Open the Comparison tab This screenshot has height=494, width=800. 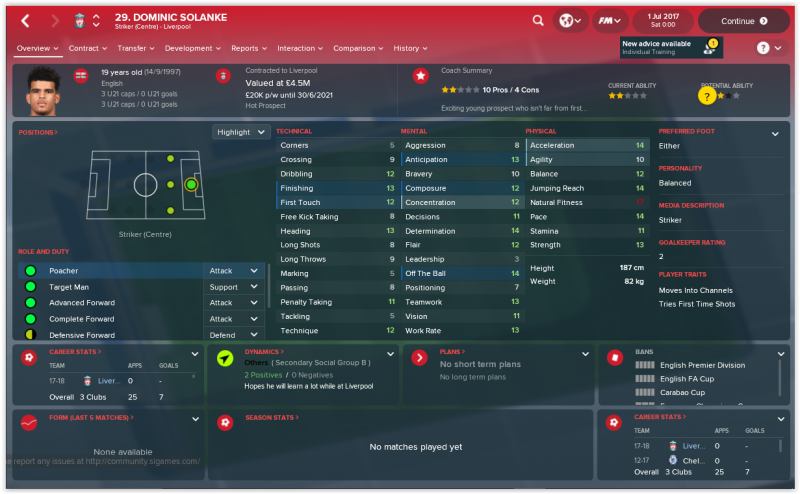(358, 48)
